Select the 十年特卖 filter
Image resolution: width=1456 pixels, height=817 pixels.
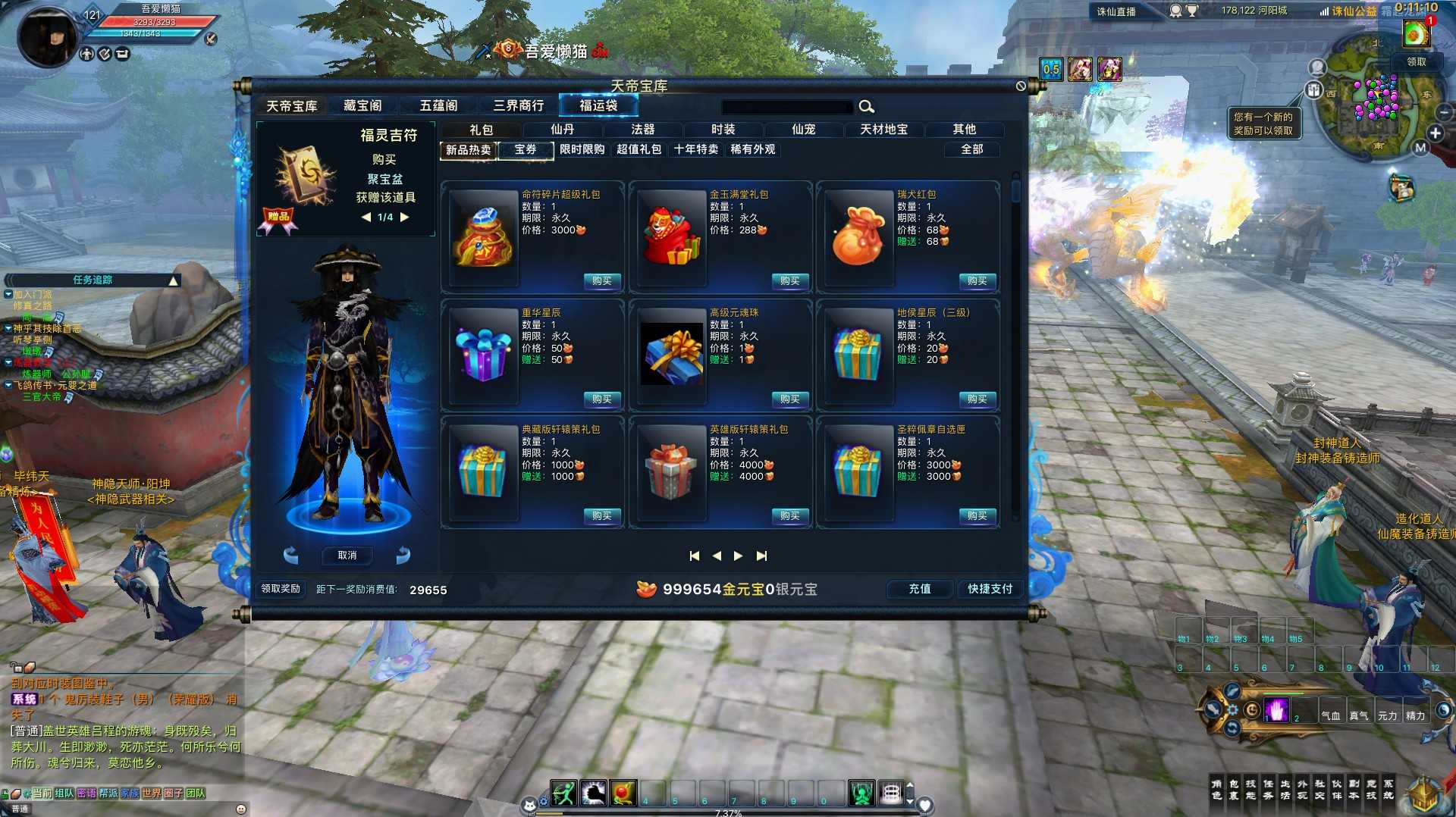695,149
